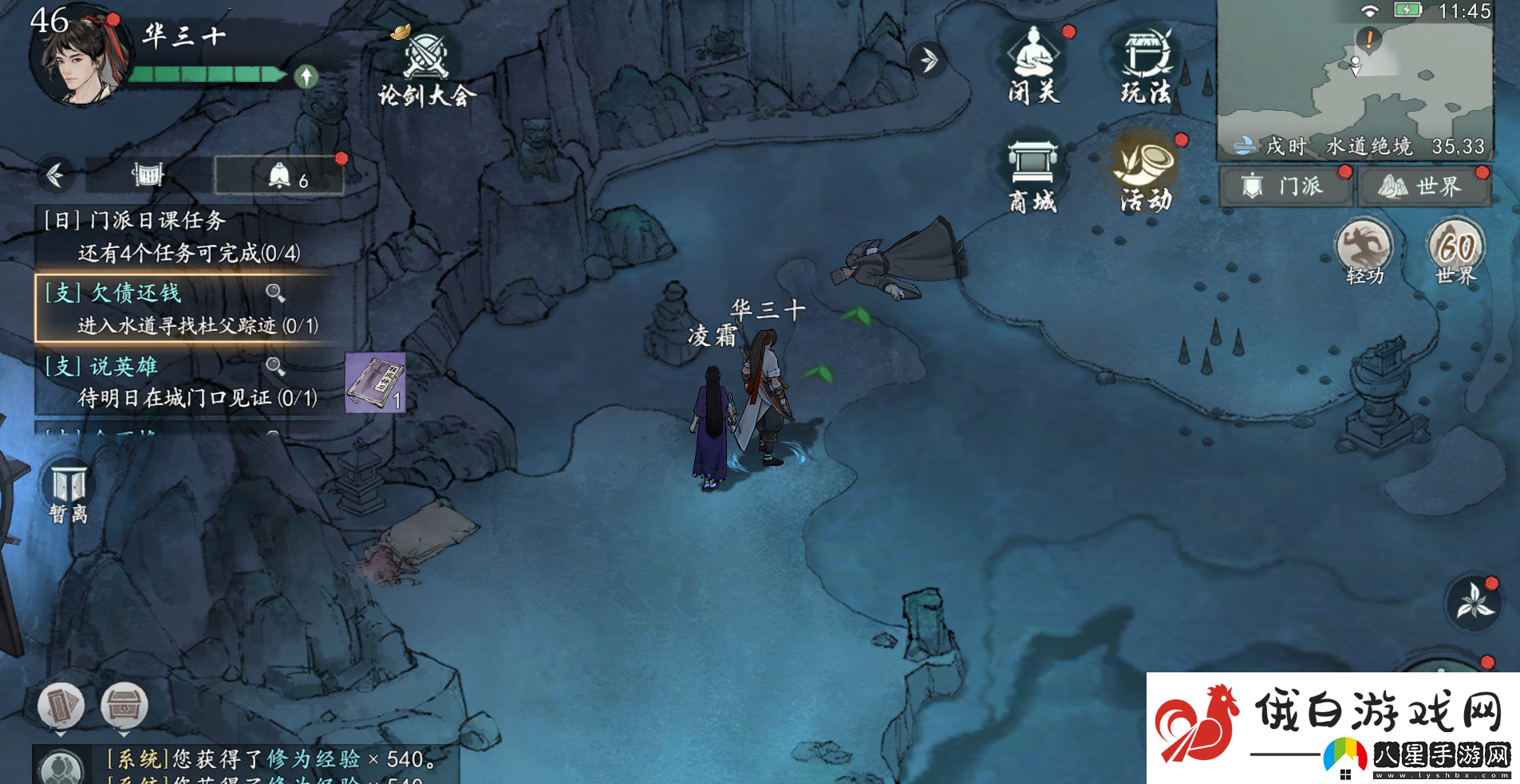Collapse the top menu with the arrow button
1520x784 pixels.
[928, 60]
